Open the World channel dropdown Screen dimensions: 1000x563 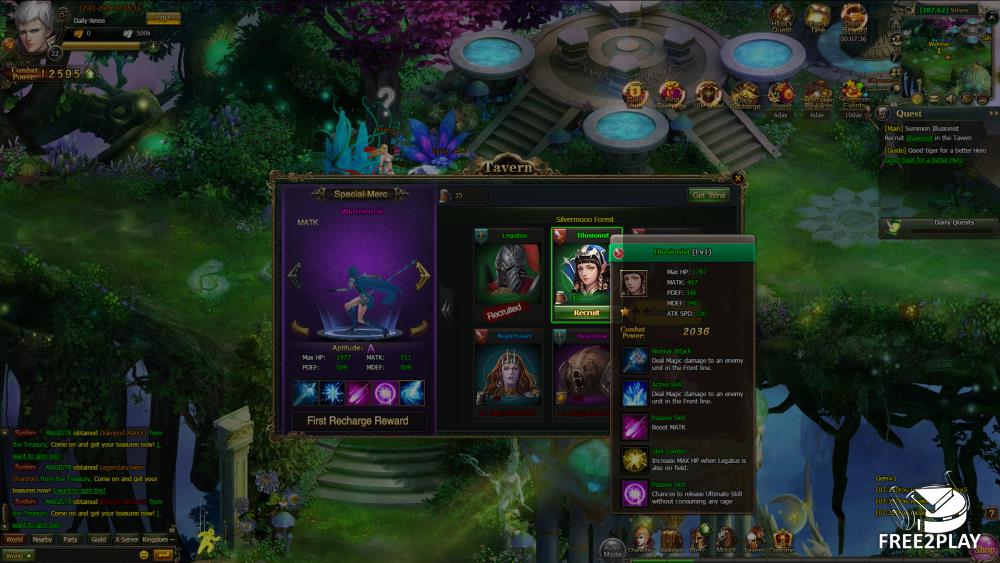[x=18, y=555]
